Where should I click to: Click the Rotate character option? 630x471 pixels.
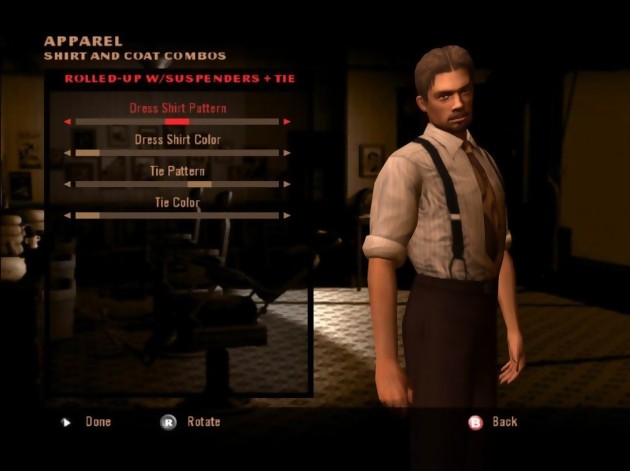click(x=203, y=422)
